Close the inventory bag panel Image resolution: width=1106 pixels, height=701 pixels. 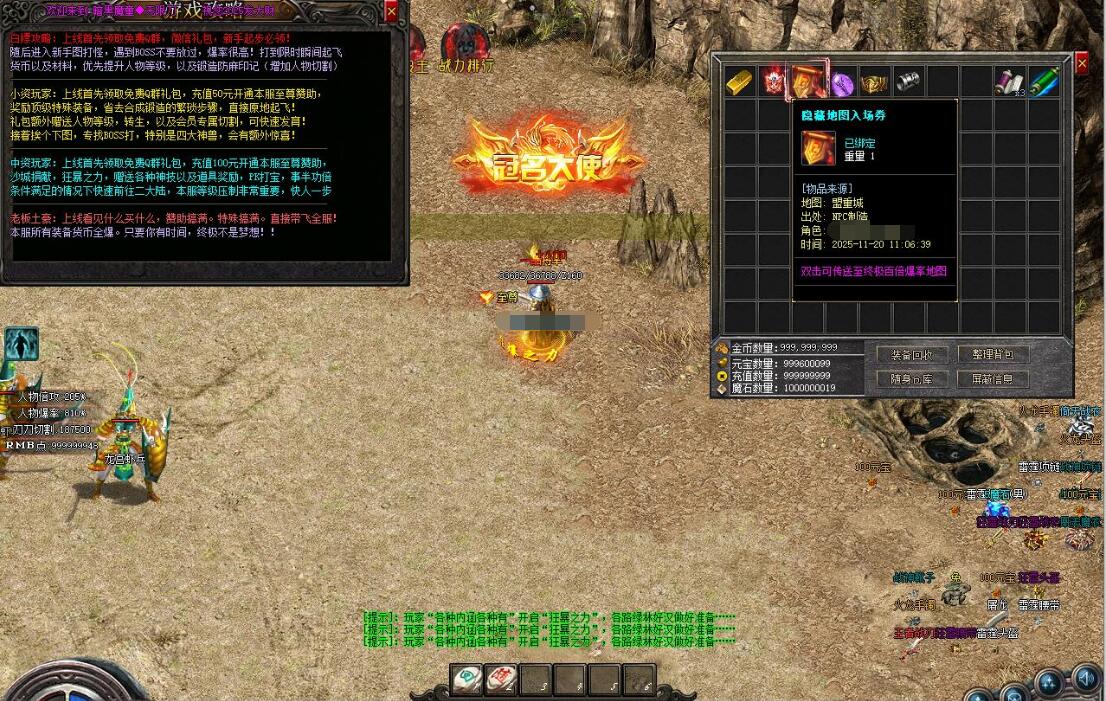click(1081, 63)
